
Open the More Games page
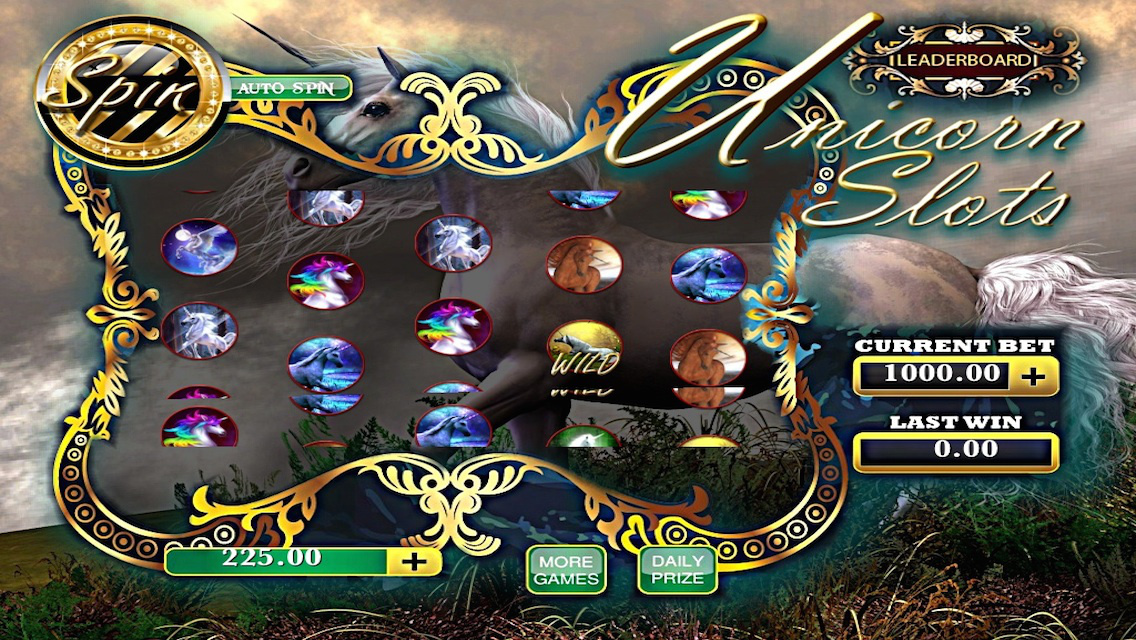pos(566,570)
